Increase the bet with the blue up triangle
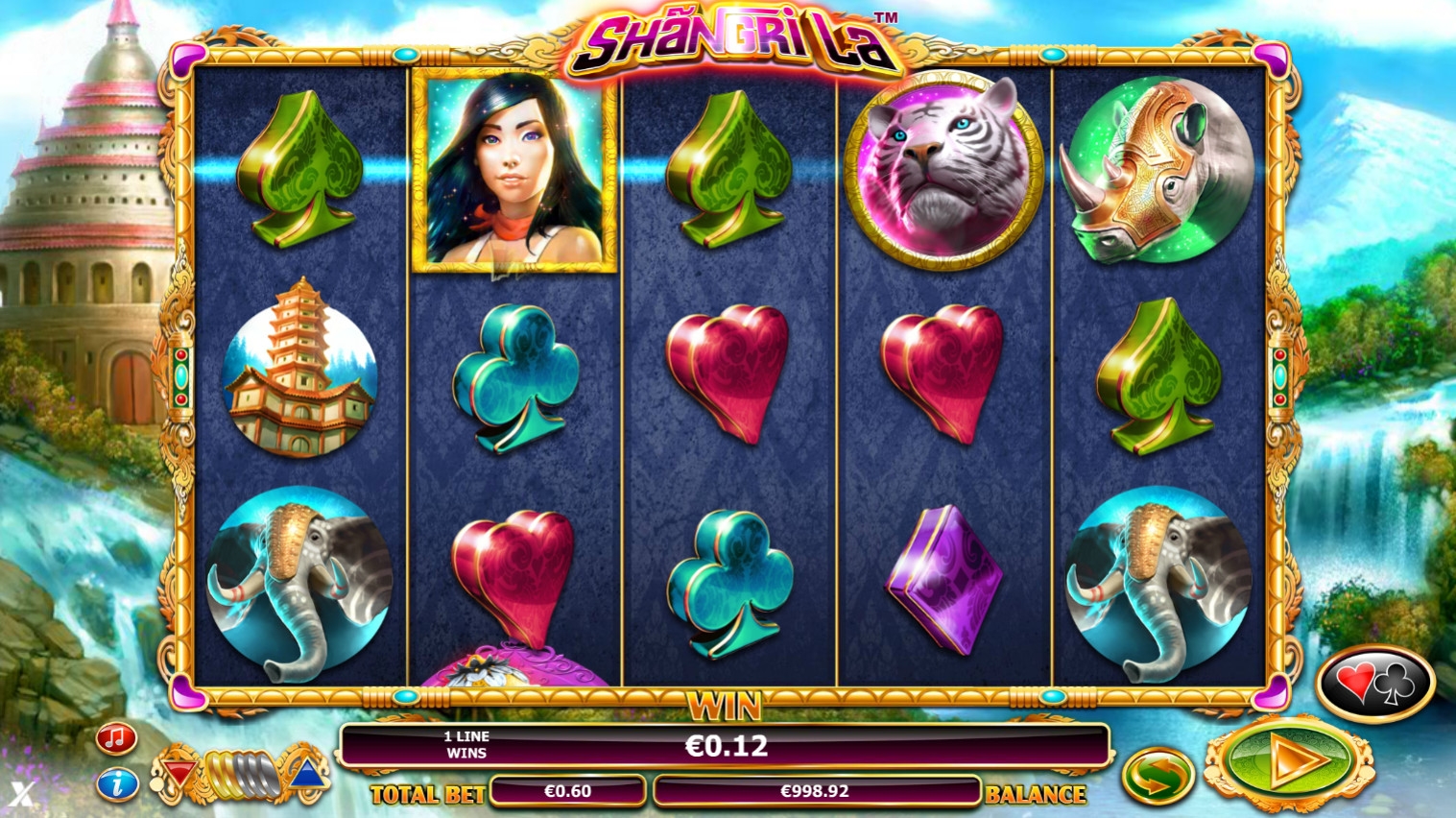1456x818 pixels. [x=306, y=773]
